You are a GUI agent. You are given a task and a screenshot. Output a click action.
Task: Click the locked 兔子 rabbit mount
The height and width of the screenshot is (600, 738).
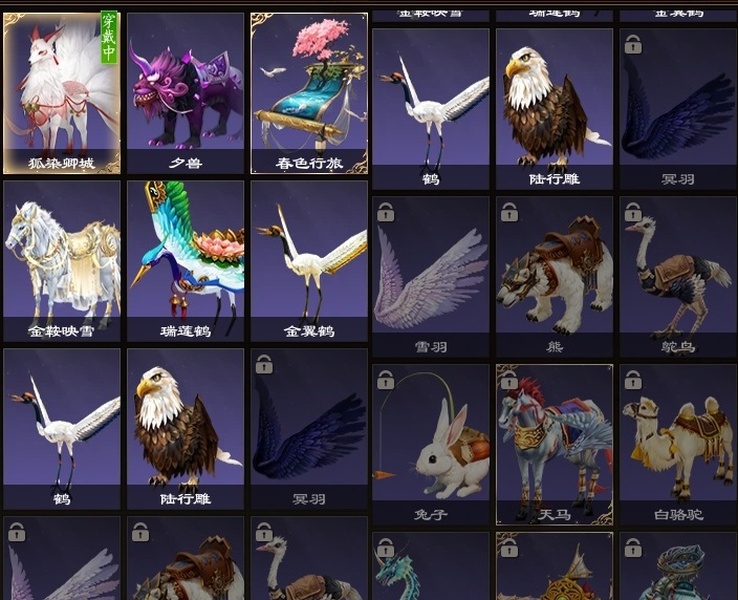coord(431,443)
